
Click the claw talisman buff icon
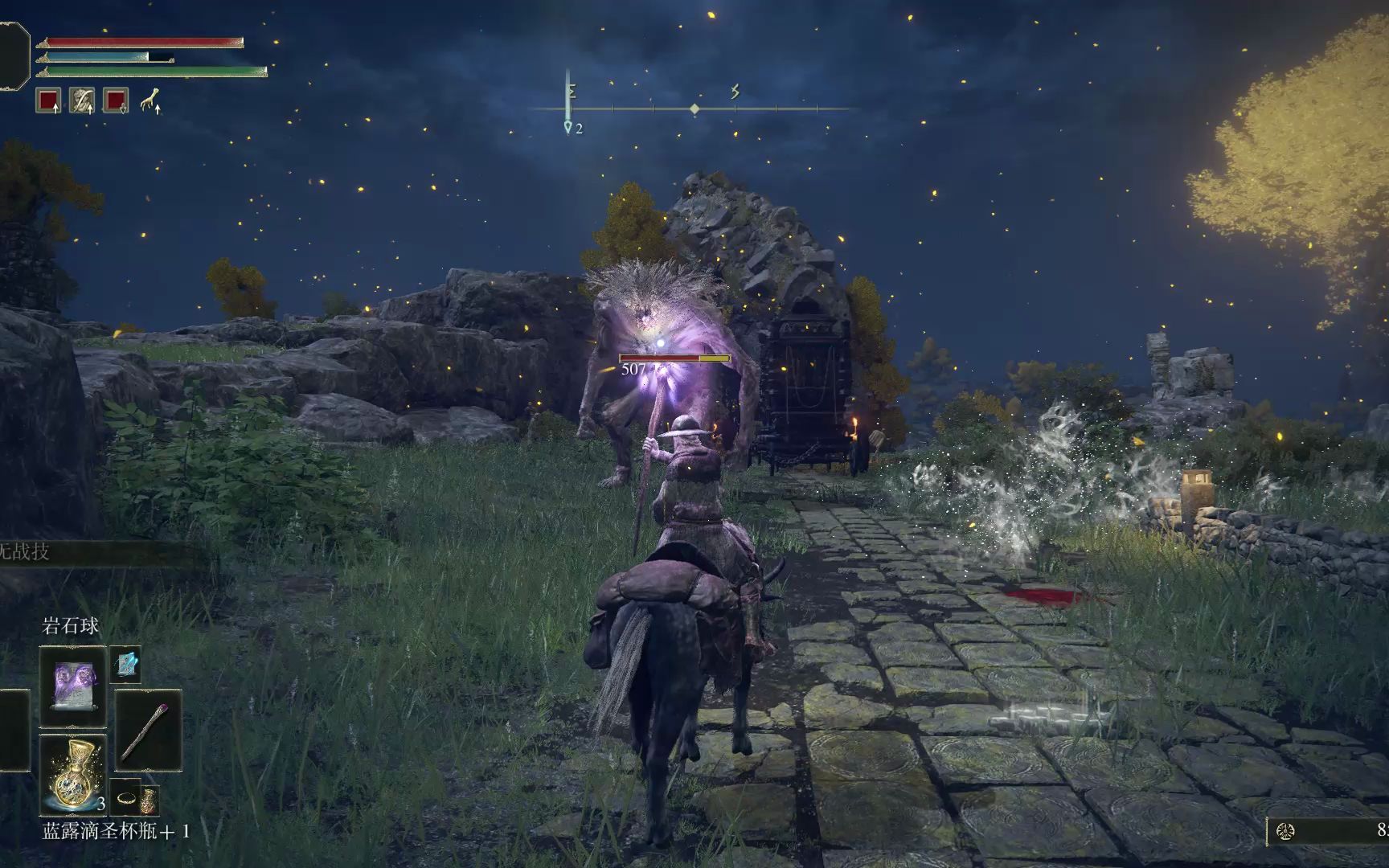[150, 101]
